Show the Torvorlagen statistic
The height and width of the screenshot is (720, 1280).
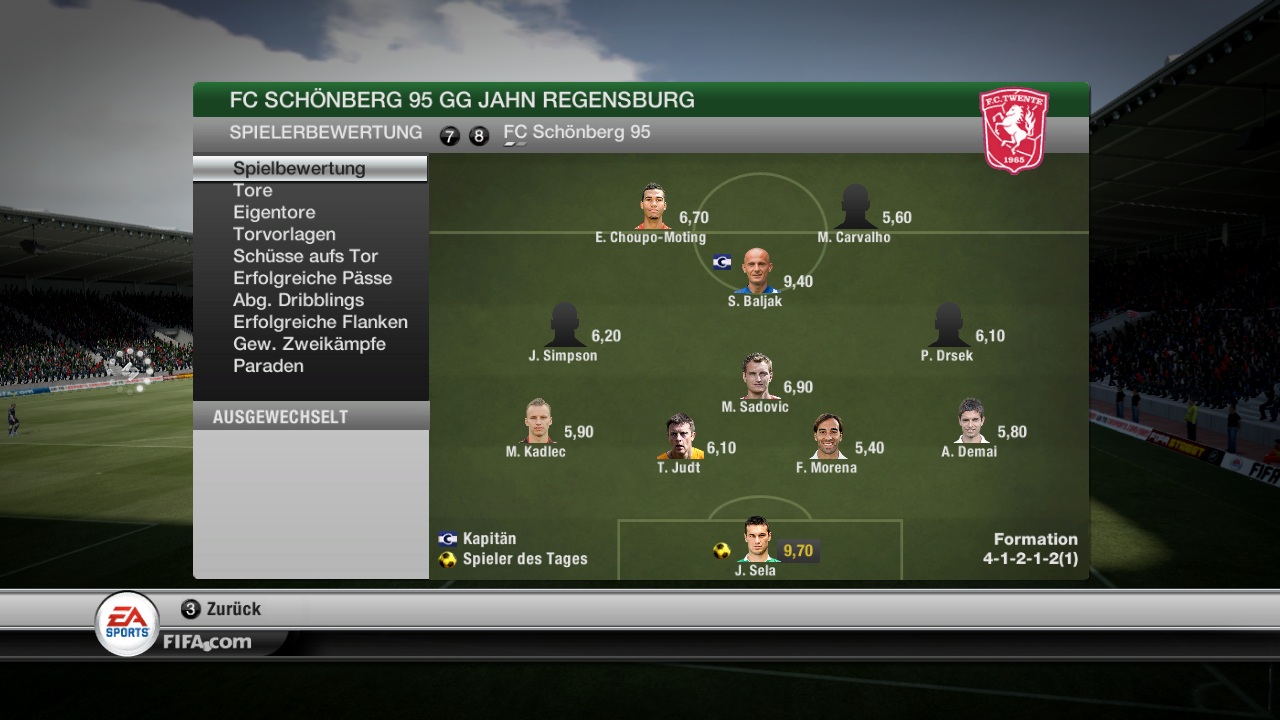pos(284,234)
